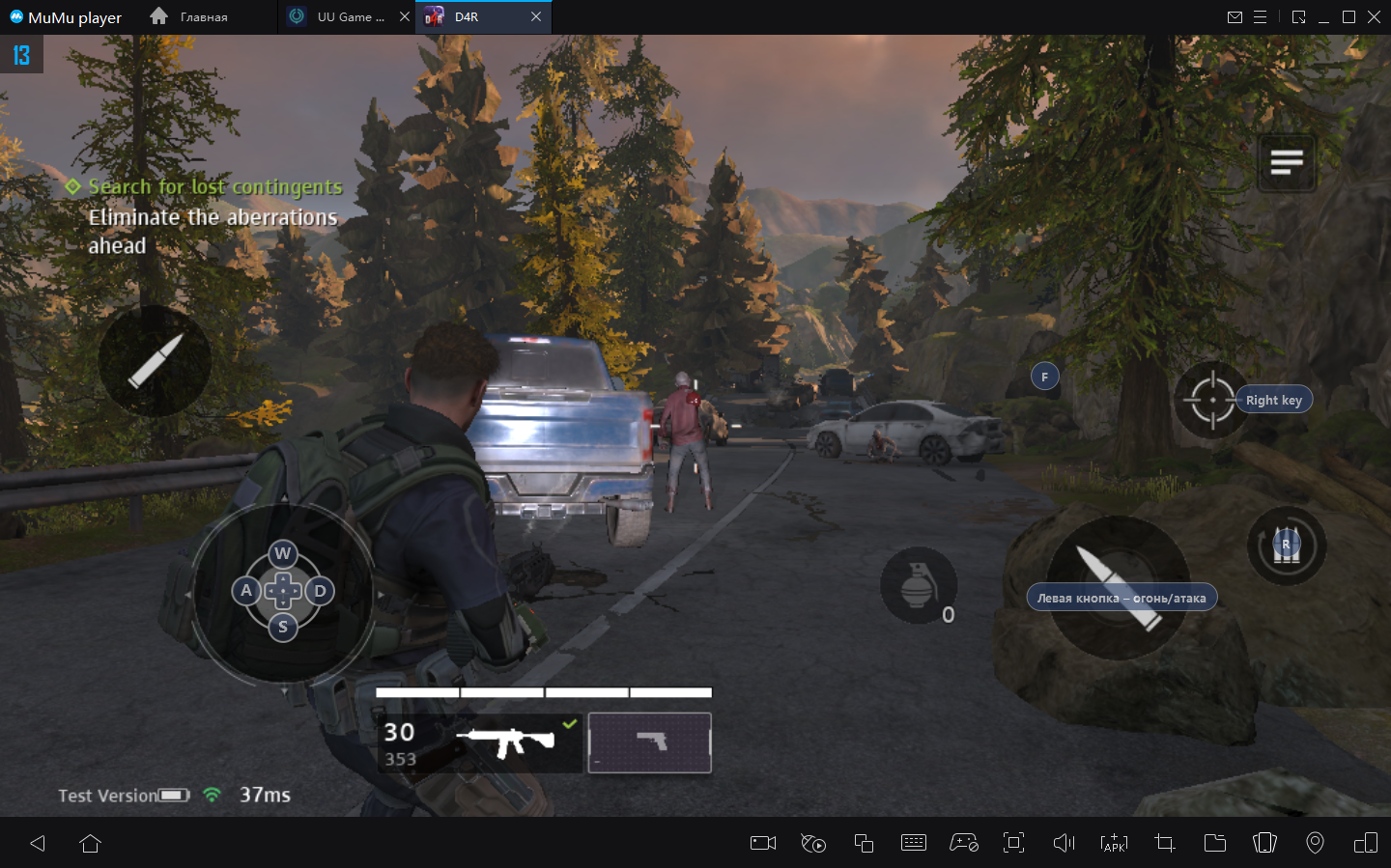Throw a grenade with the grenade button

click(918, 585)
